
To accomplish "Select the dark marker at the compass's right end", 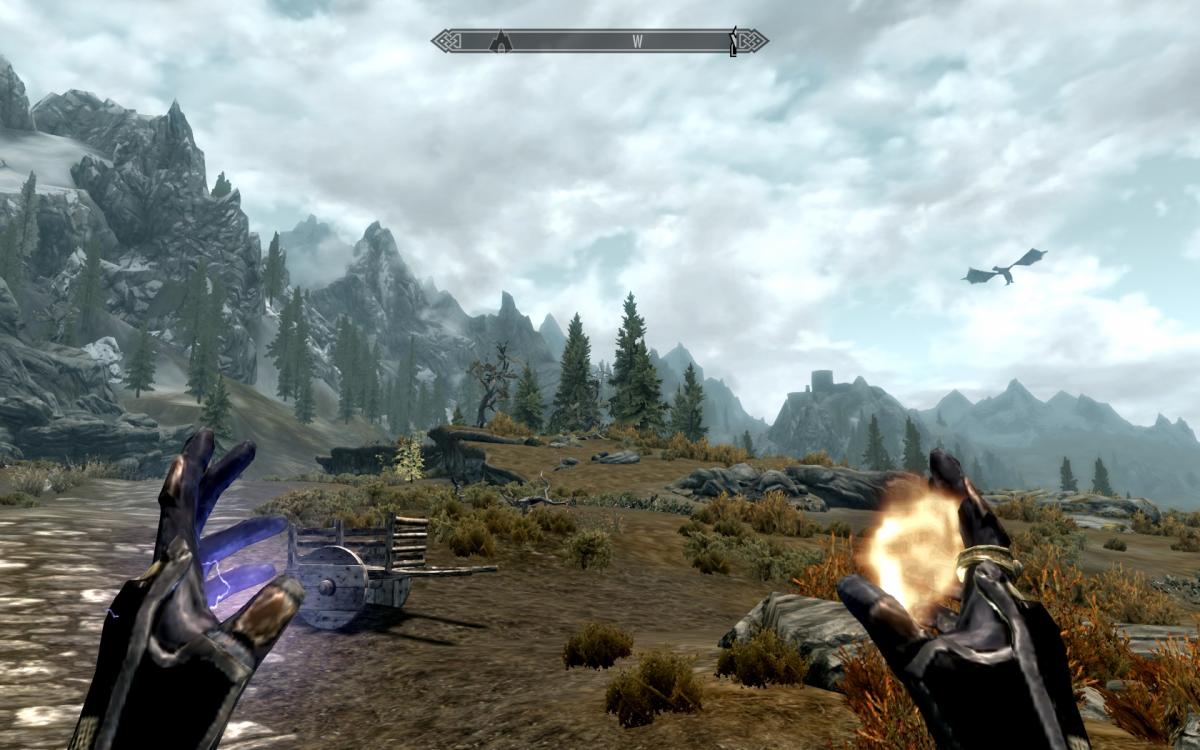I will pos(734,41).
